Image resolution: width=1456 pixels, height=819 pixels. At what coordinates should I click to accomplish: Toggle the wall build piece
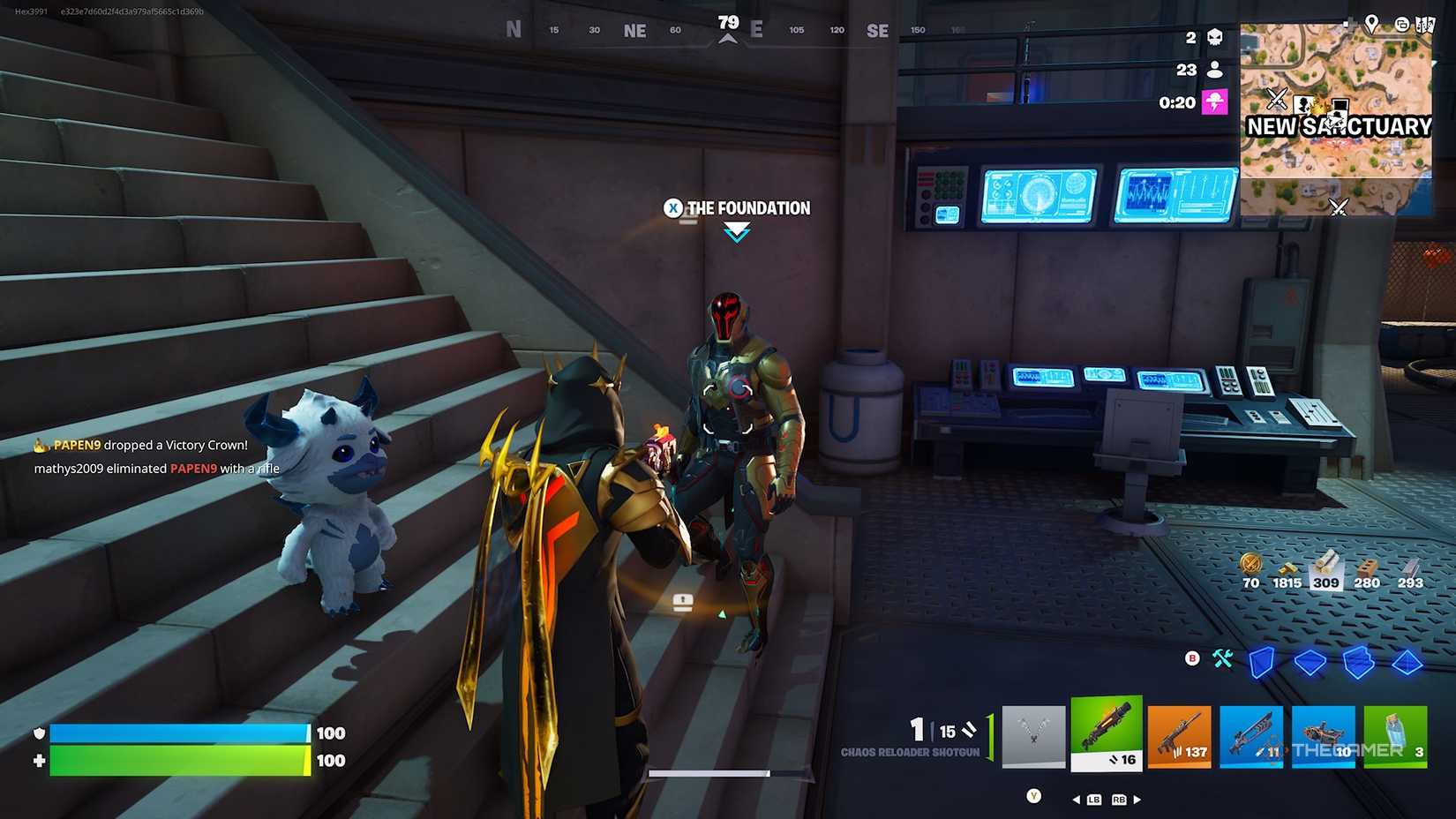(1262, 662)
